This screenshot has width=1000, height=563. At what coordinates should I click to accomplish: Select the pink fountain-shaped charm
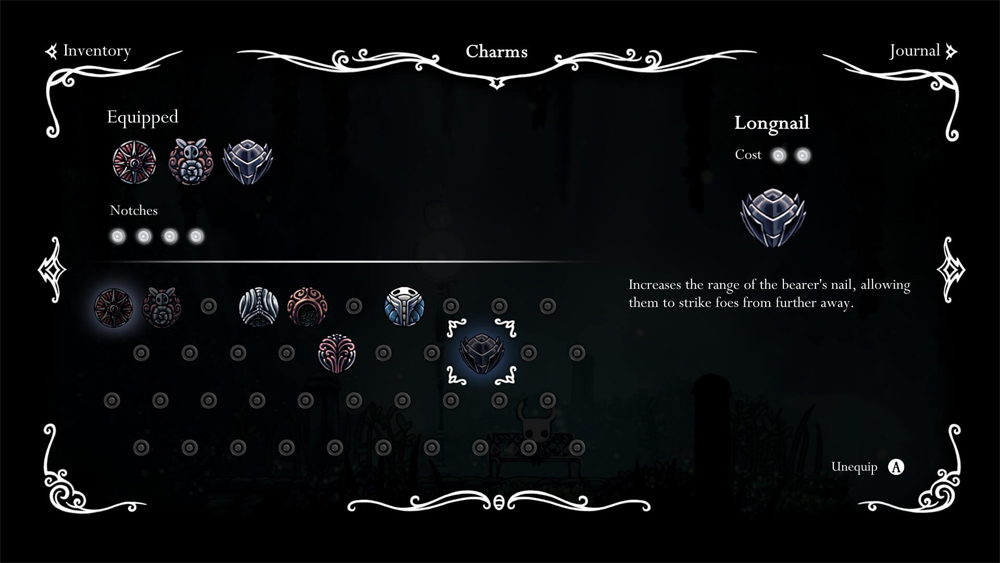(337, 353)
